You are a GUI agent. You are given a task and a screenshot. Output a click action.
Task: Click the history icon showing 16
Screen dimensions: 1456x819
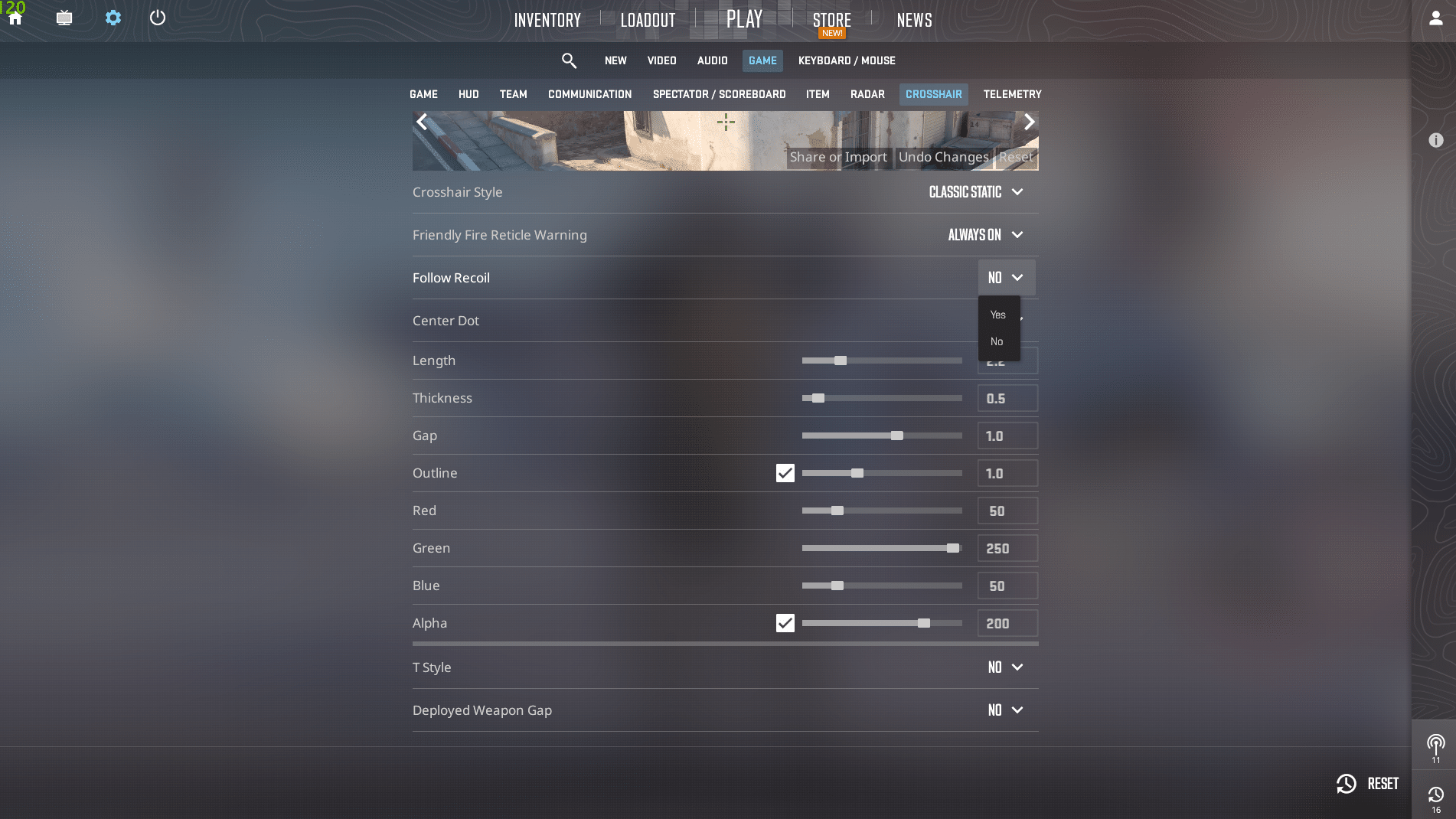click(x=1436, y=794)
